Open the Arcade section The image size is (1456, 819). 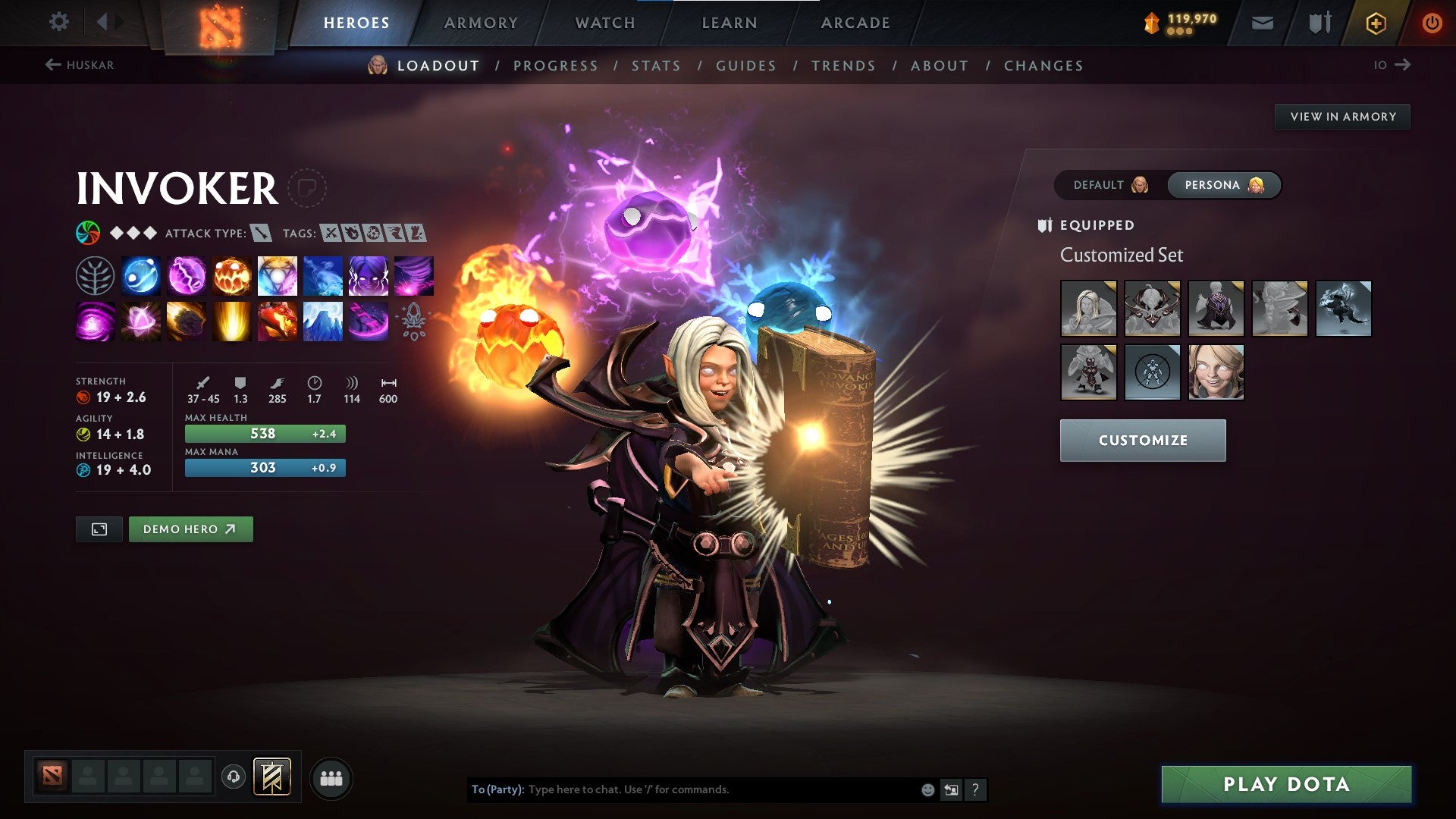(855, 23)
